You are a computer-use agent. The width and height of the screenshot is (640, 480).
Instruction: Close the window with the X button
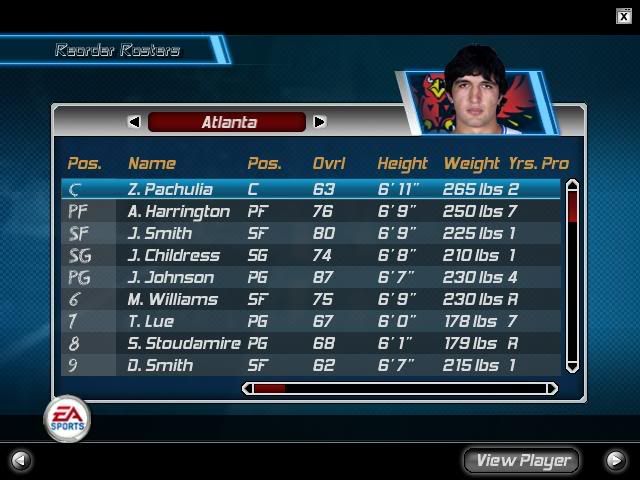coord(624,15)
